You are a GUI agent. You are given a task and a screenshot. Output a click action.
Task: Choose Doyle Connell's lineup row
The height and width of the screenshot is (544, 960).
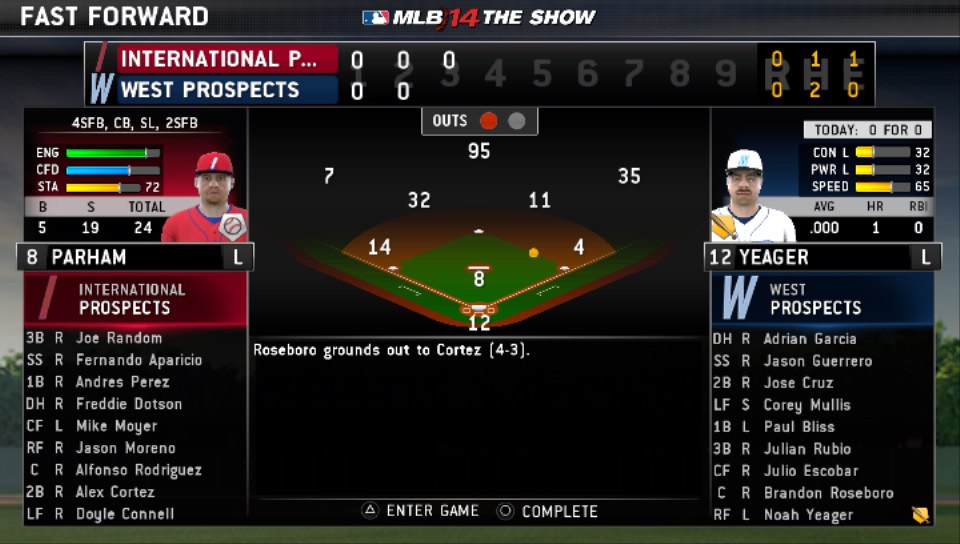124,514
